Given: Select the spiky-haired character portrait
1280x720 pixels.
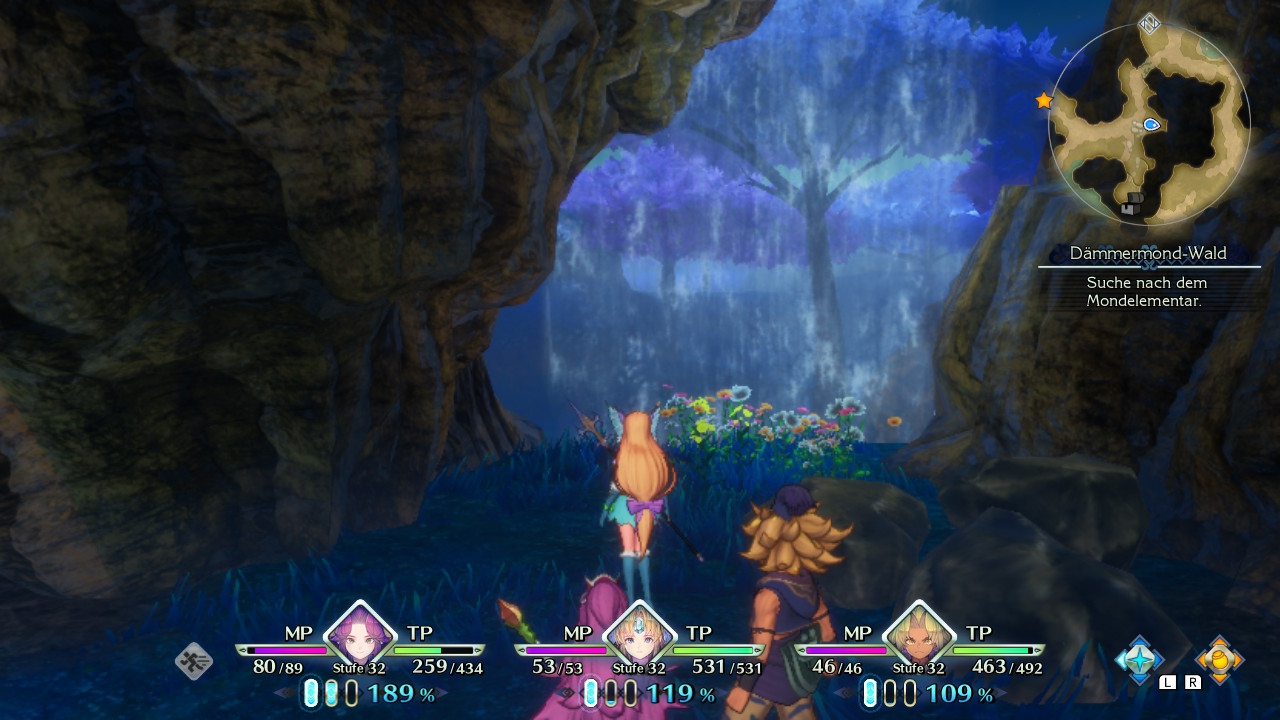Looking at the screenshot, I should click(918, 635).
